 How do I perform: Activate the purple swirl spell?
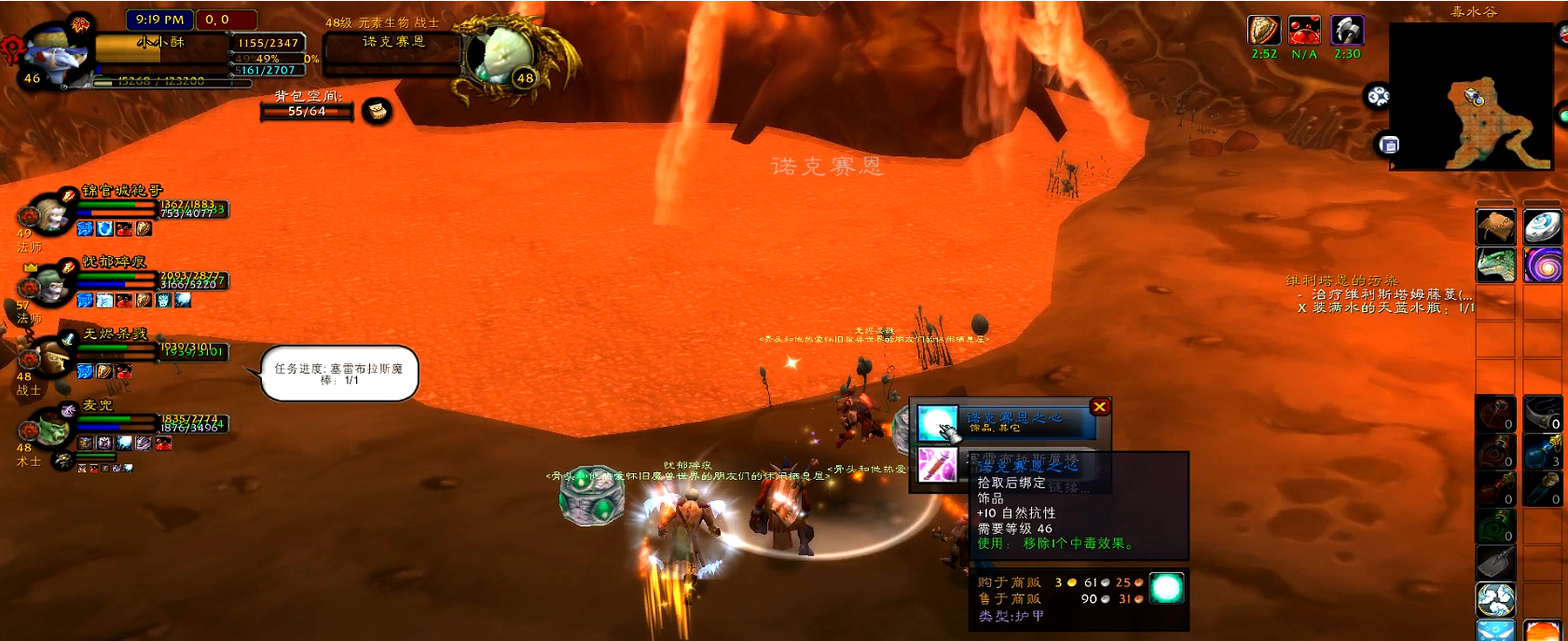click(x=1543, y=265)
